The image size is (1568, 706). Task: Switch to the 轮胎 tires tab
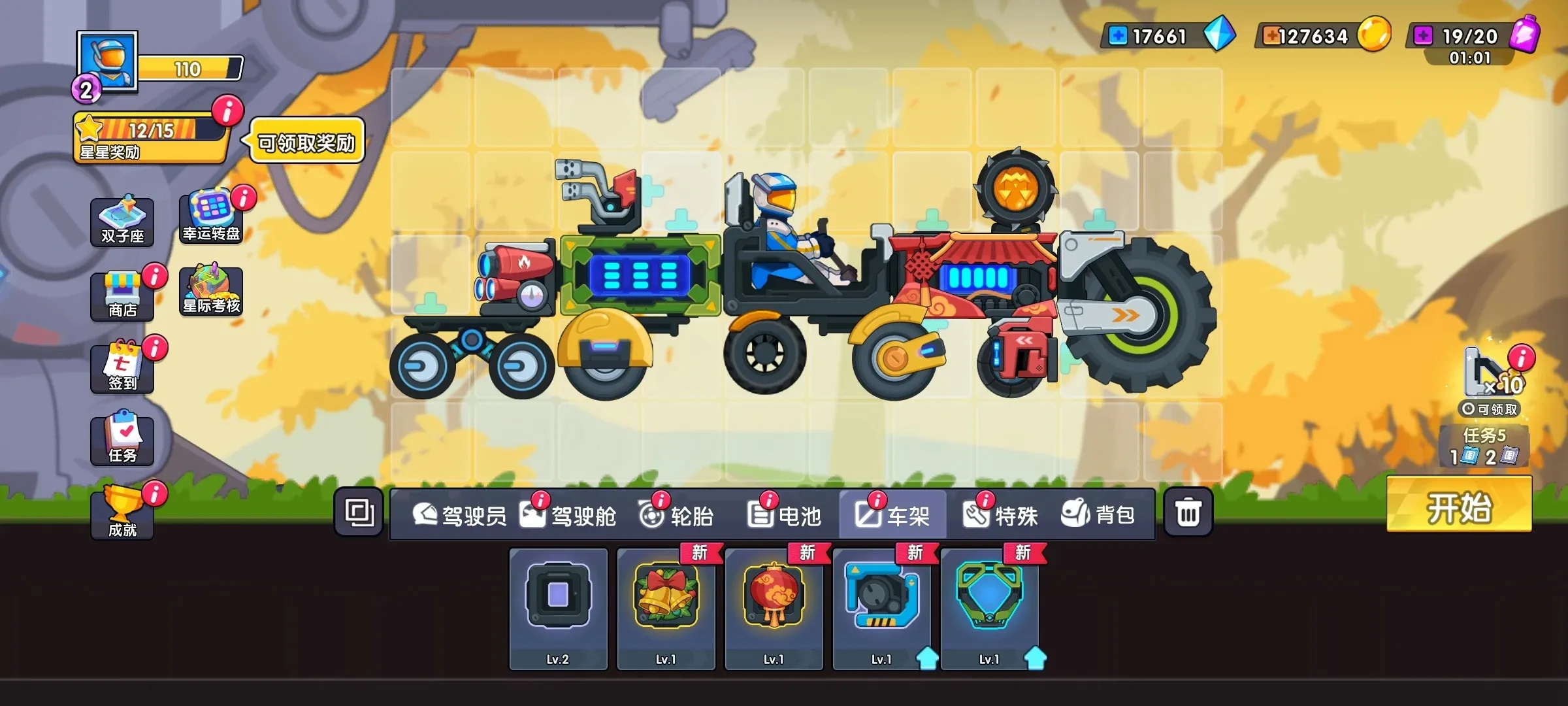[679, 515]
